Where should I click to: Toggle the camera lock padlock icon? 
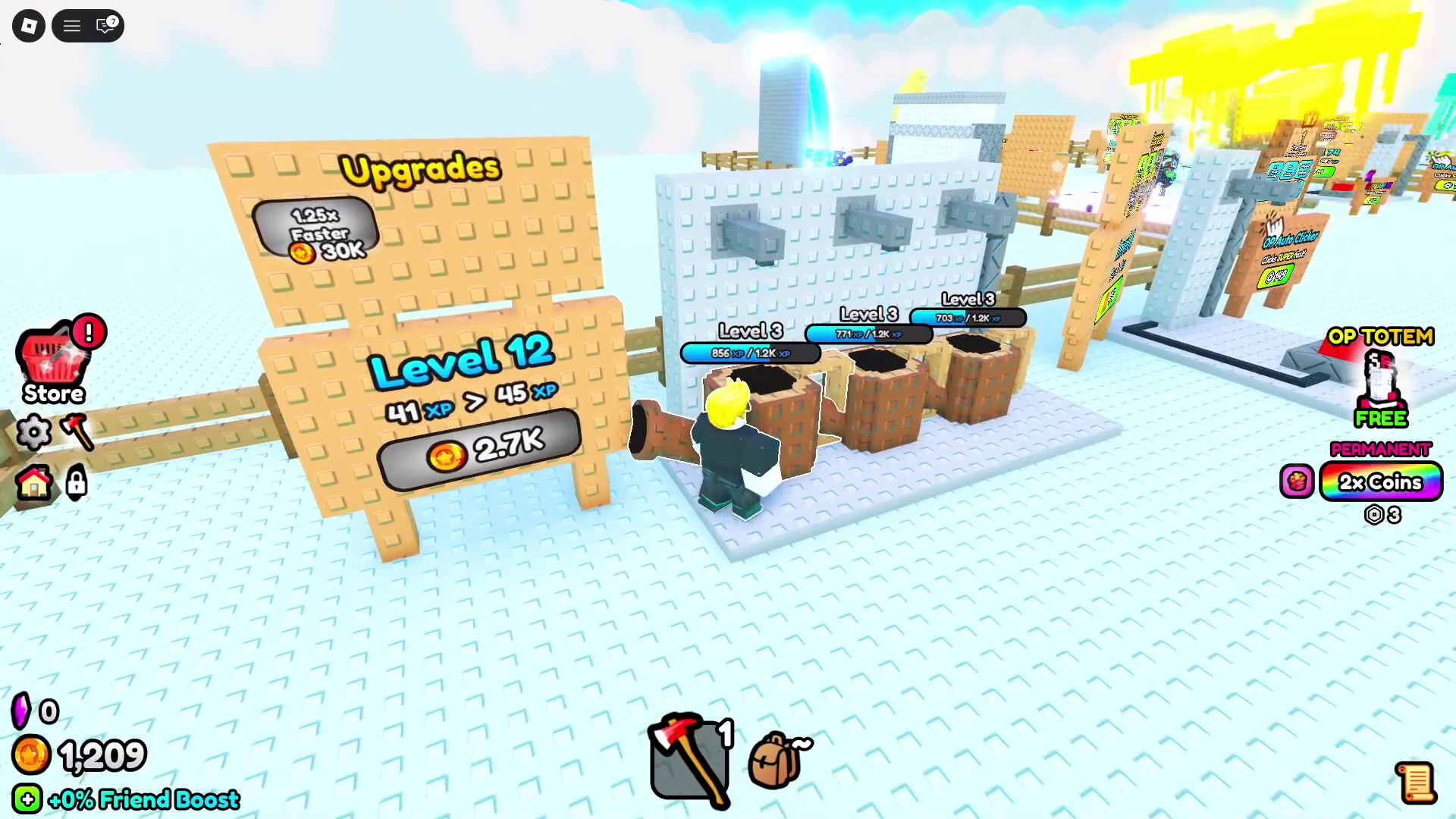coord(76,484)
